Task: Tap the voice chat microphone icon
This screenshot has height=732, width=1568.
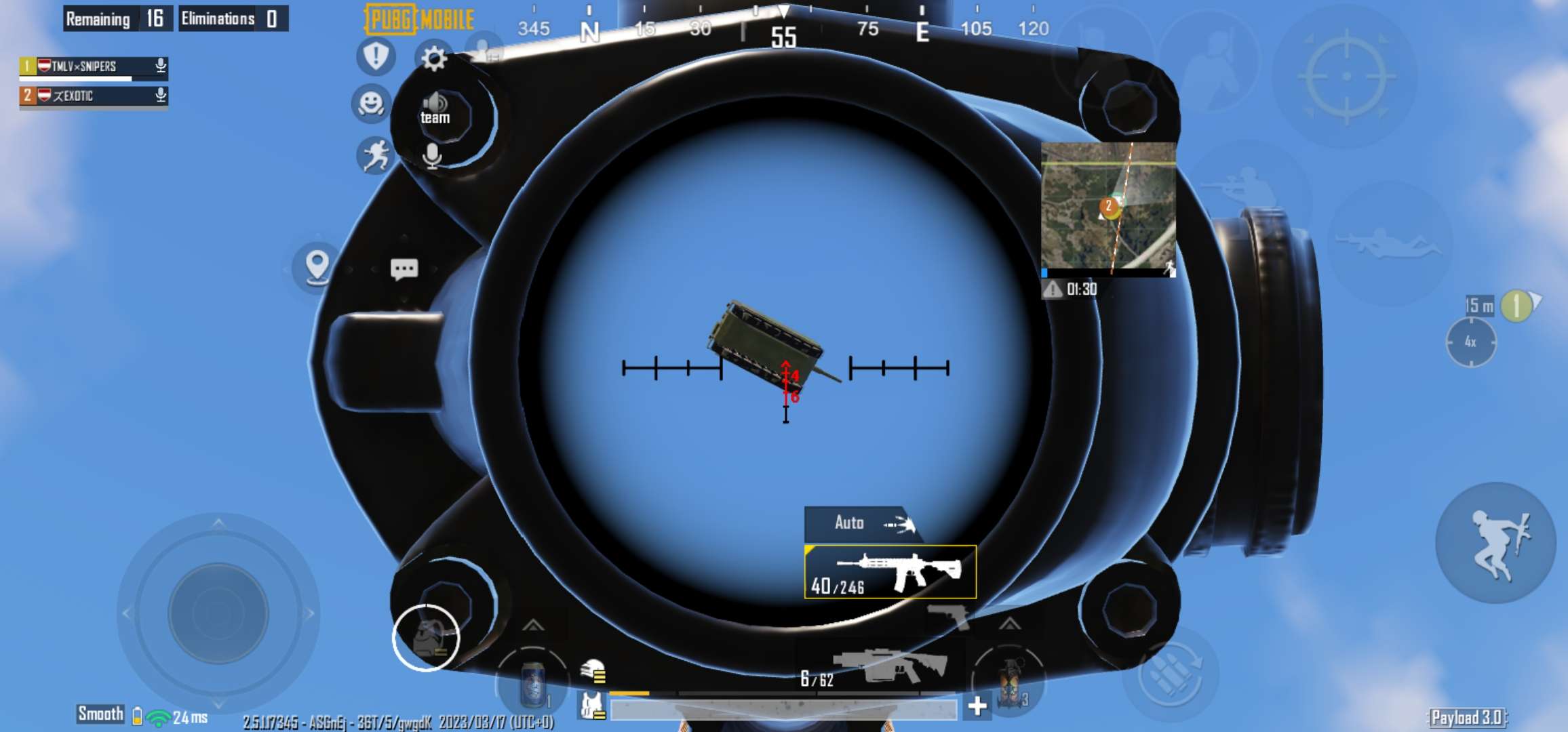Action: tap(433, 156)
